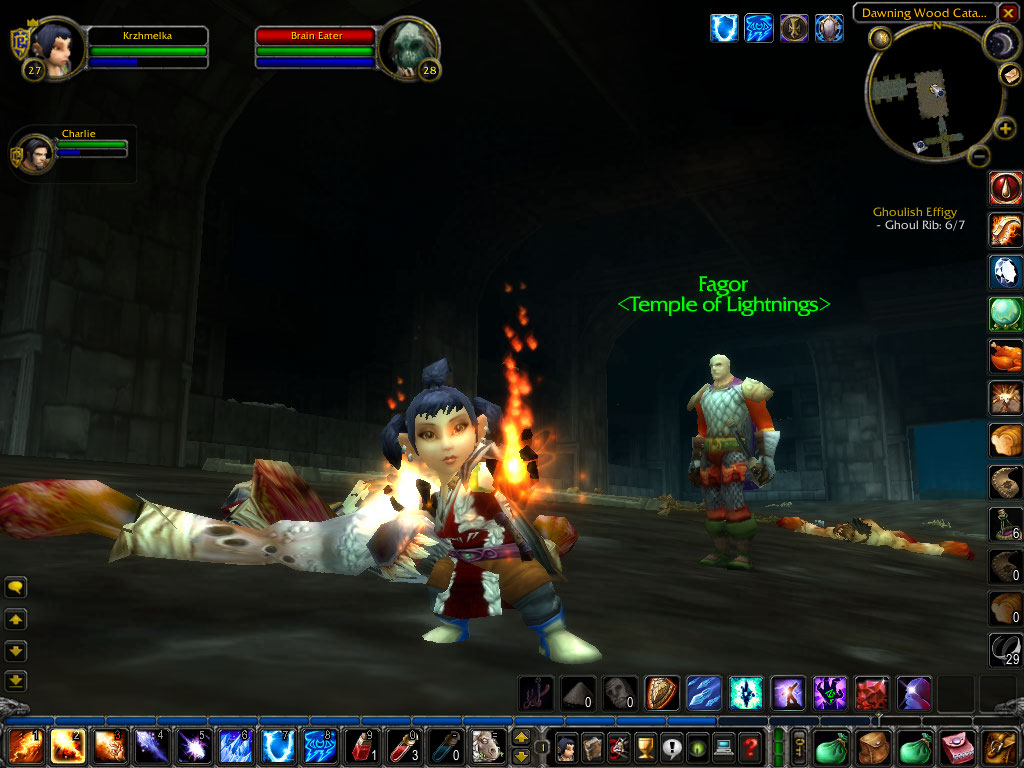
Task: Use the white diamond gem sidebar icon
Action: click(1004, 272)
